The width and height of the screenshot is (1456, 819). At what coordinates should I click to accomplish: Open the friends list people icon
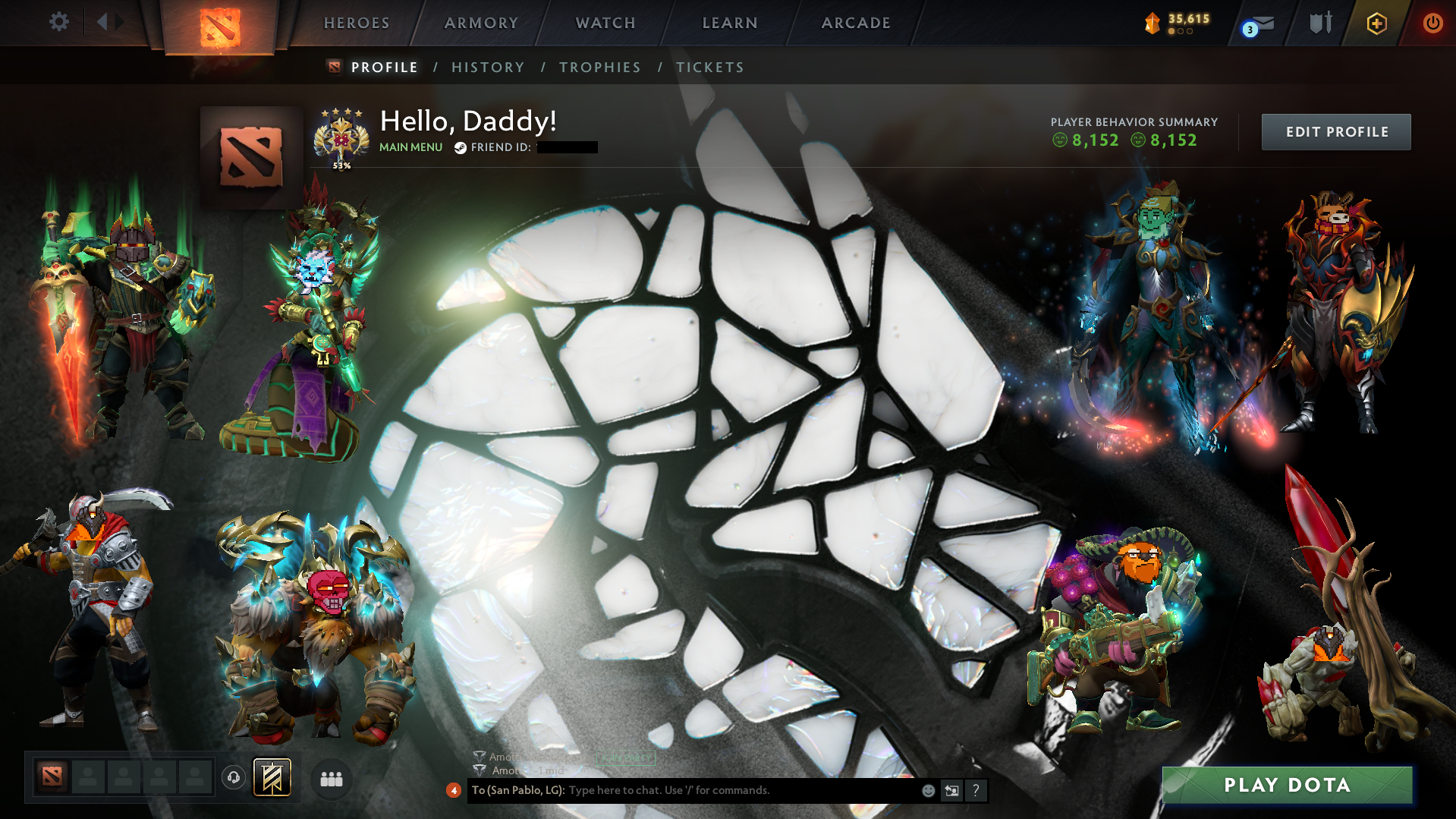click(x=331, y=779)
